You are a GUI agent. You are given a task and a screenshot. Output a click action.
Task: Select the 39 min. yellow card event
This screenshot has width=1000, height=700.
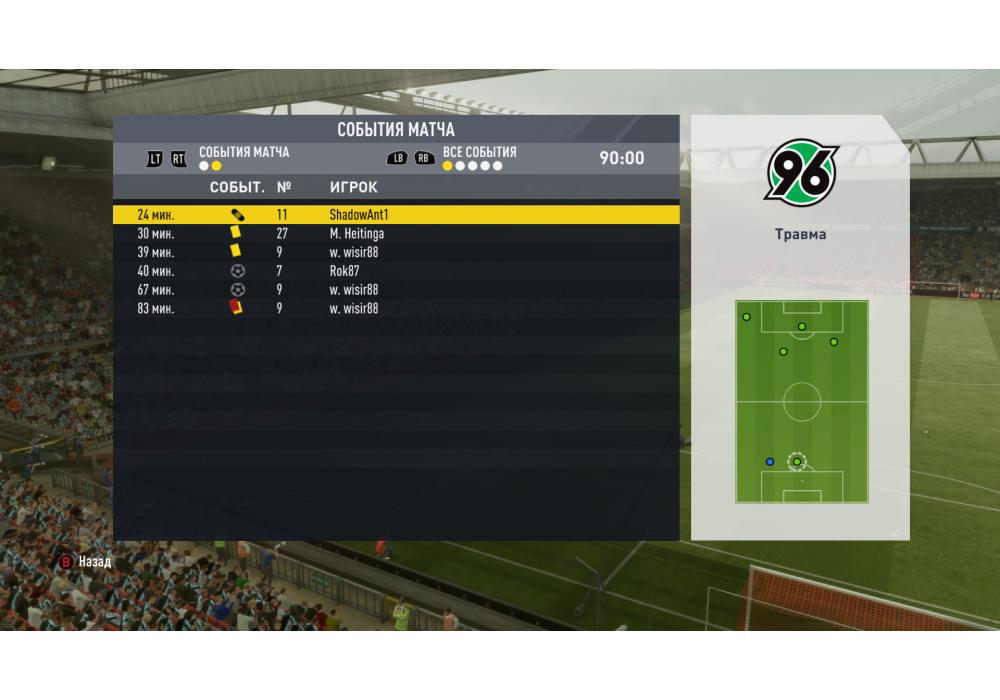[x=395, y=252]
